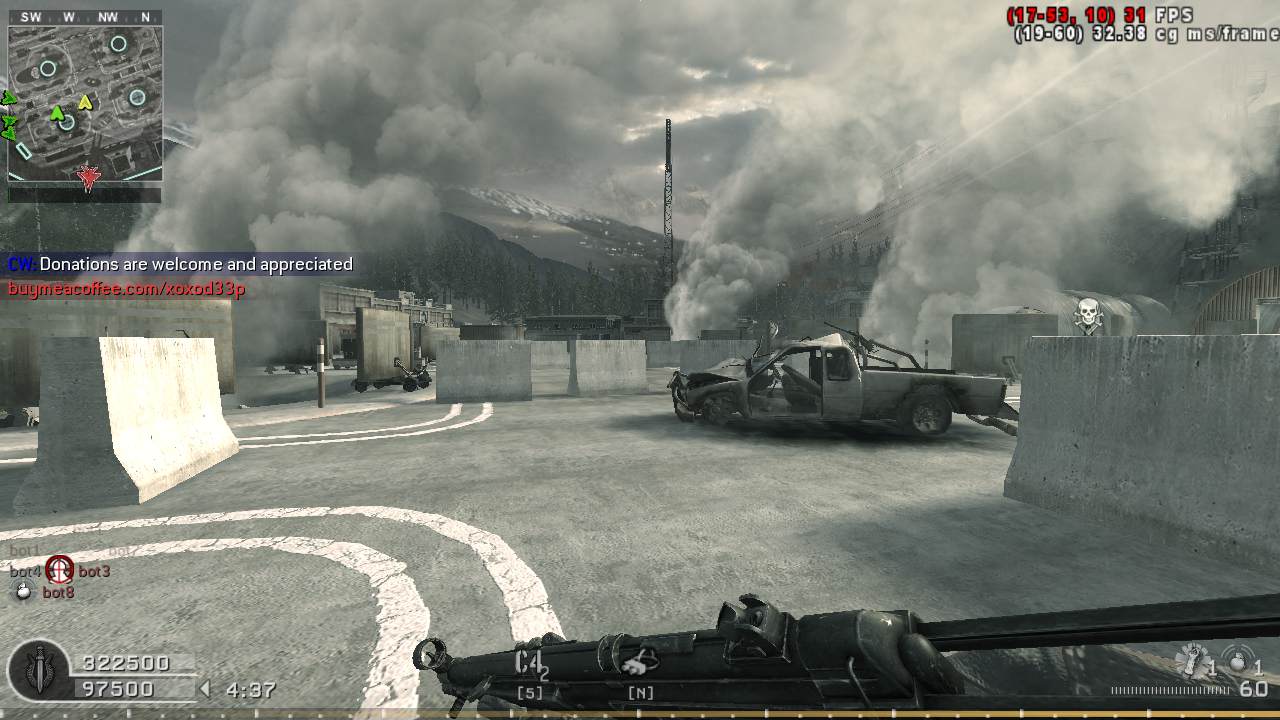Click the compass strip above the minimap
This screenshot has height=720, width=1280.
(85, 17)
